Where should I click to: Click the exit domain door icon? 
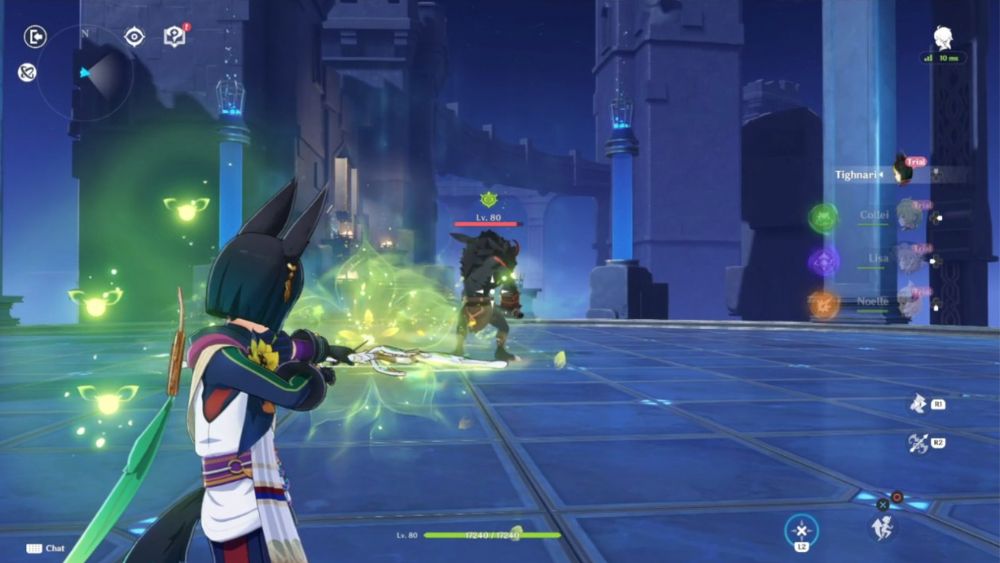[35, 37]
